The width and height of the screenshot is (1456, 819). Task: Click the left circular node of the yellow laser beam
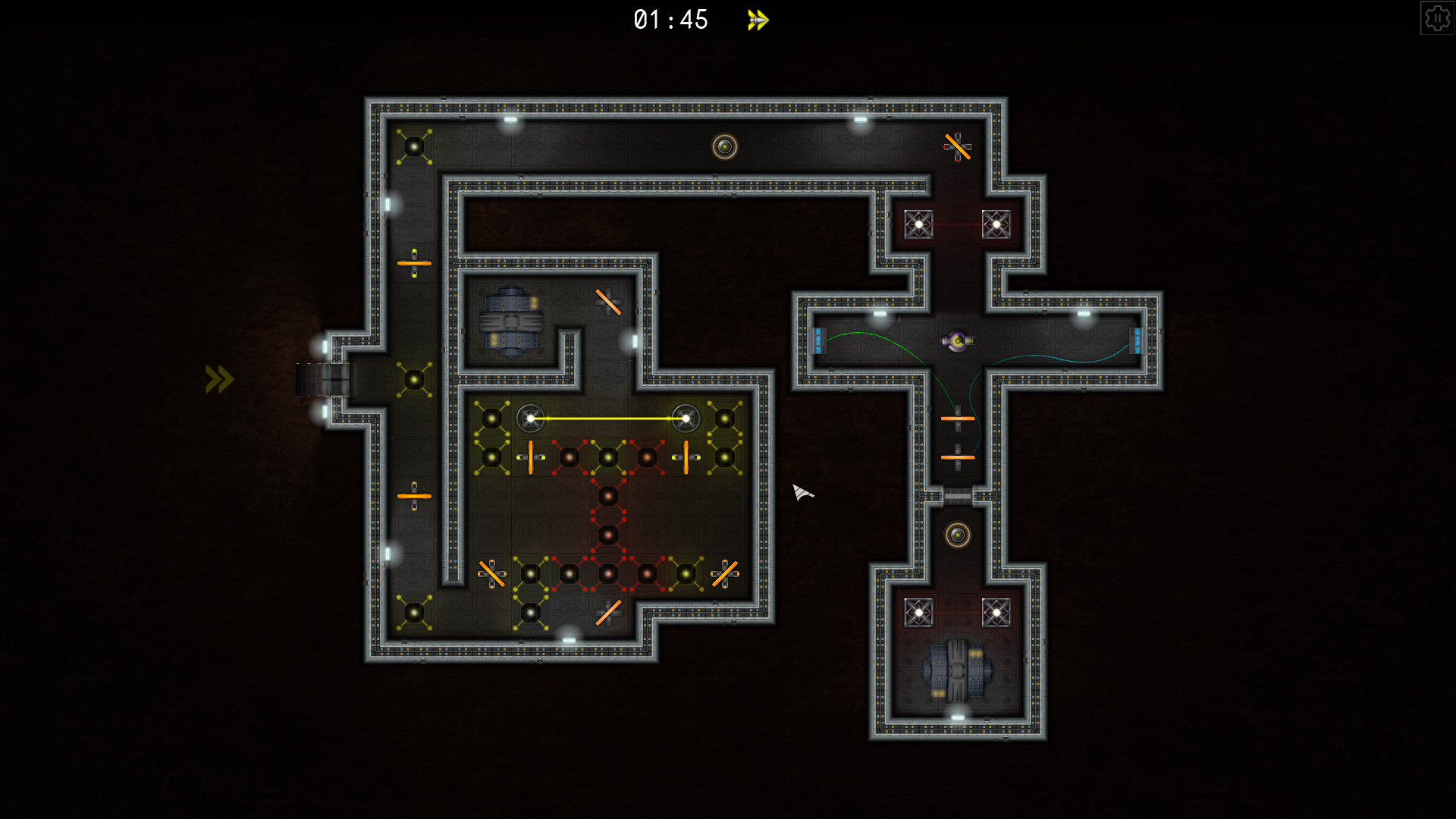pyautogui.click(x=531, y=416)
